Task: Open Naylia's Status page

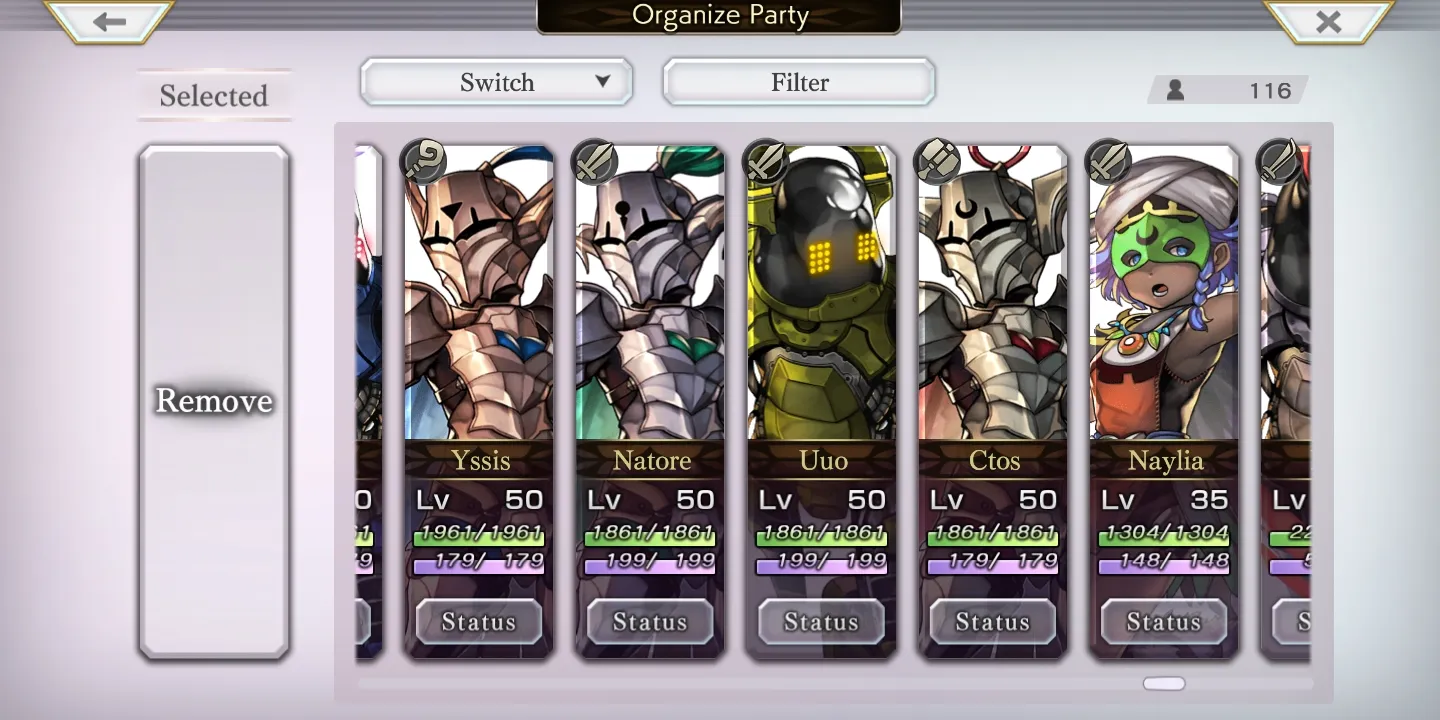Action: (x=1164, y=622)
